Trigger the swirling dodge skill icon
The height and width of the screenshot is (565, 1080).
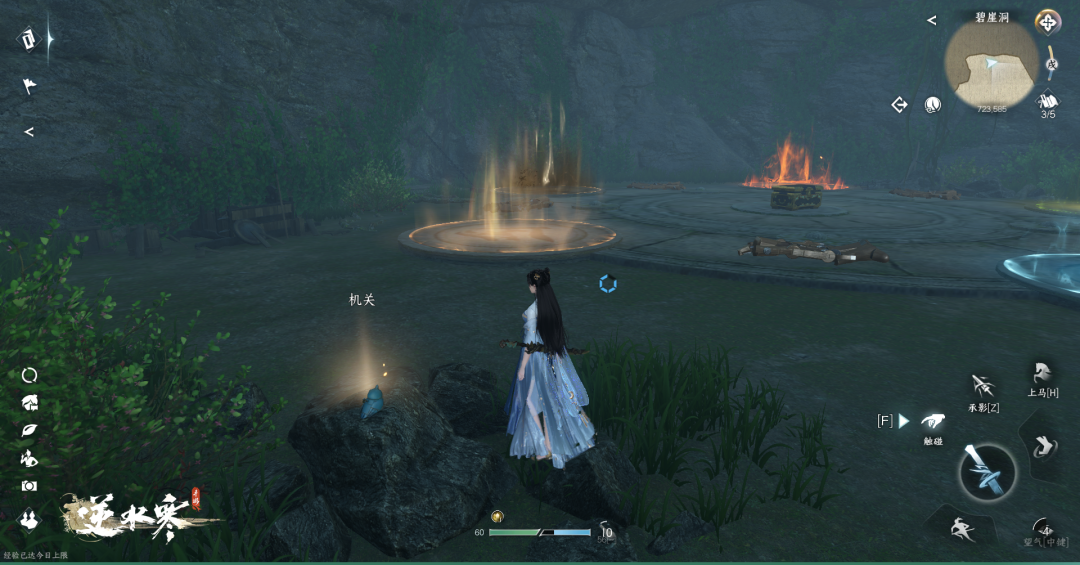point(1043,447)
